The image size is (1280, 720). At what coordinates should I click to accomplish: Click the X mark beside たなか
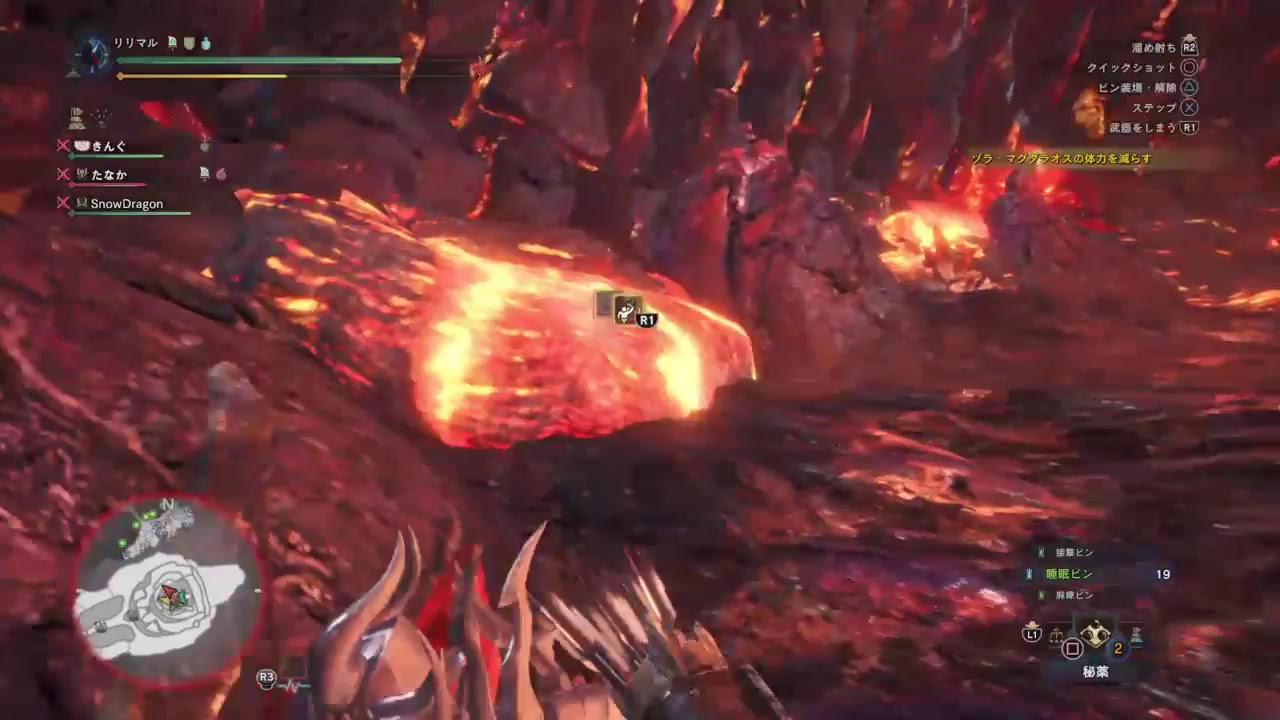62,174
